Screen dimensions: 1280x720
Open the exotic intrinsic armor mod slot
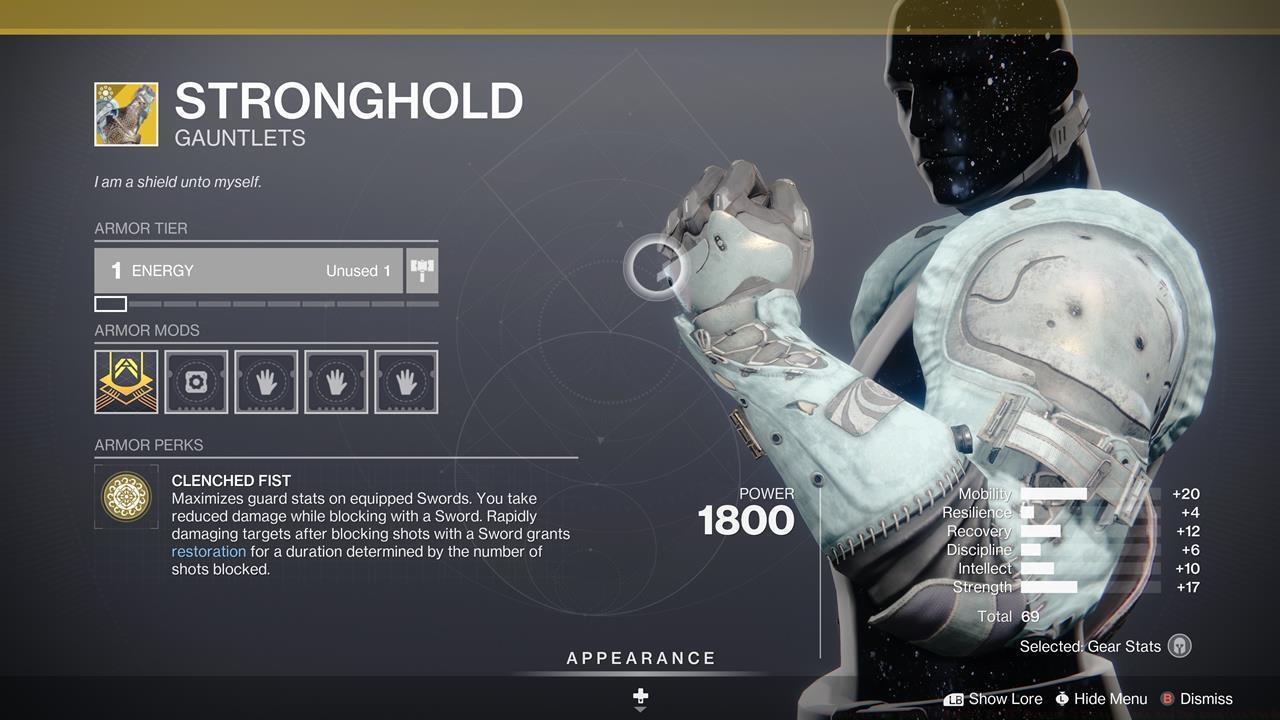[x=125, y=380]
